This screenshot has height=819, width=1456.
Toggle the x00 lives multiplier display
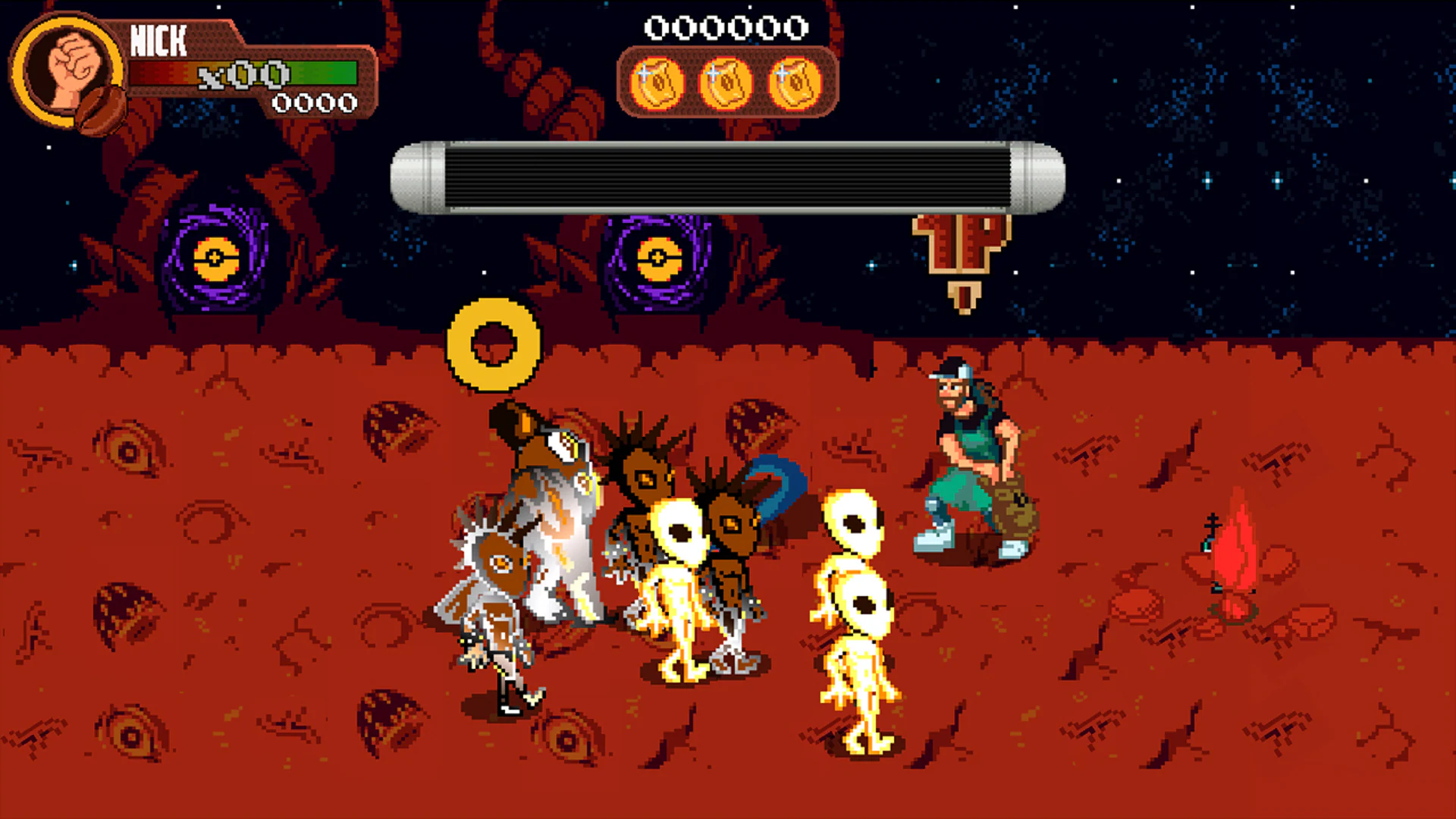click(x=241, y=75)
